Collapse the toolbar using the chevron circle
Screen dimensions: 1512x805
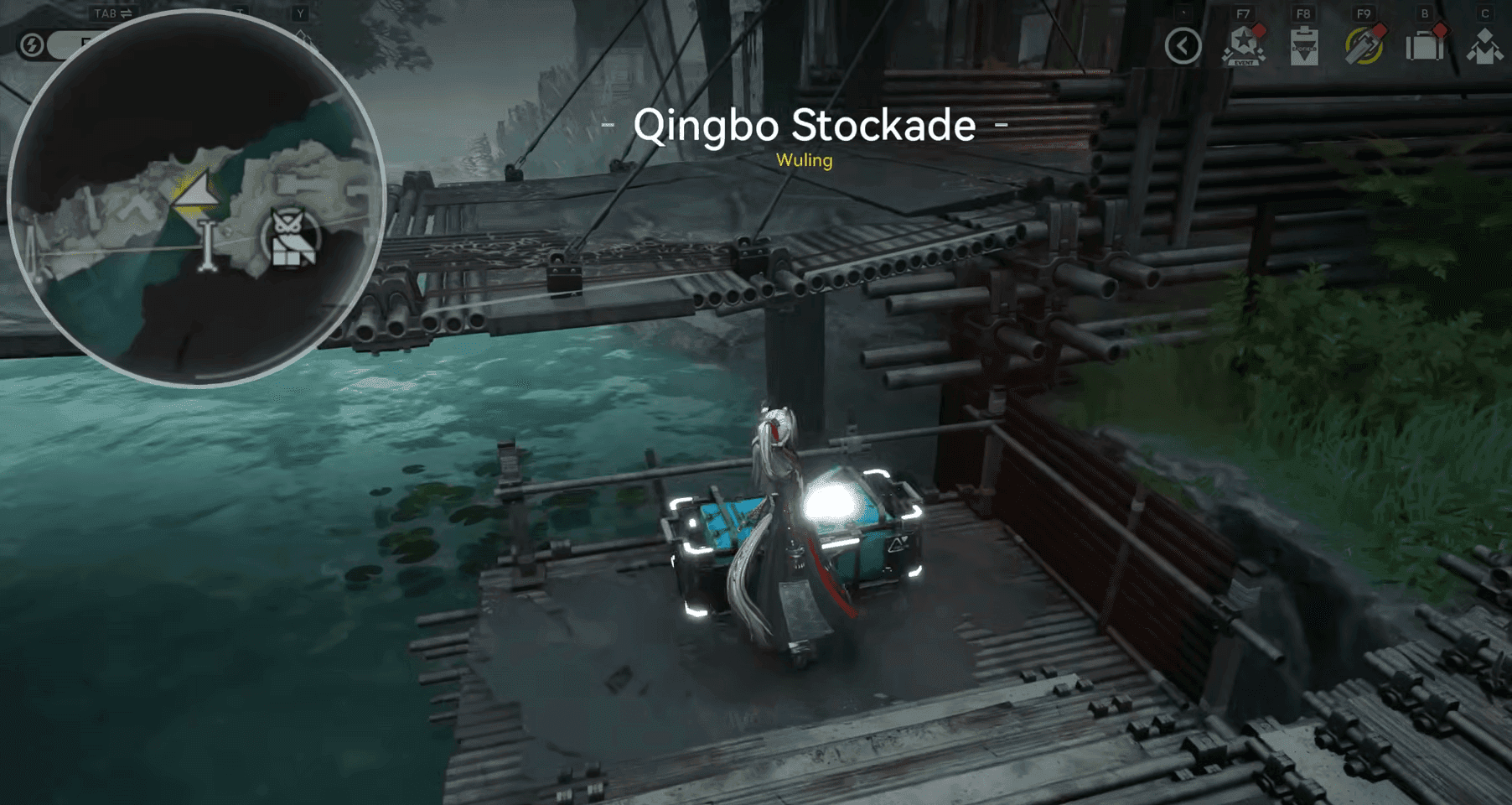tap(1183, 47)
